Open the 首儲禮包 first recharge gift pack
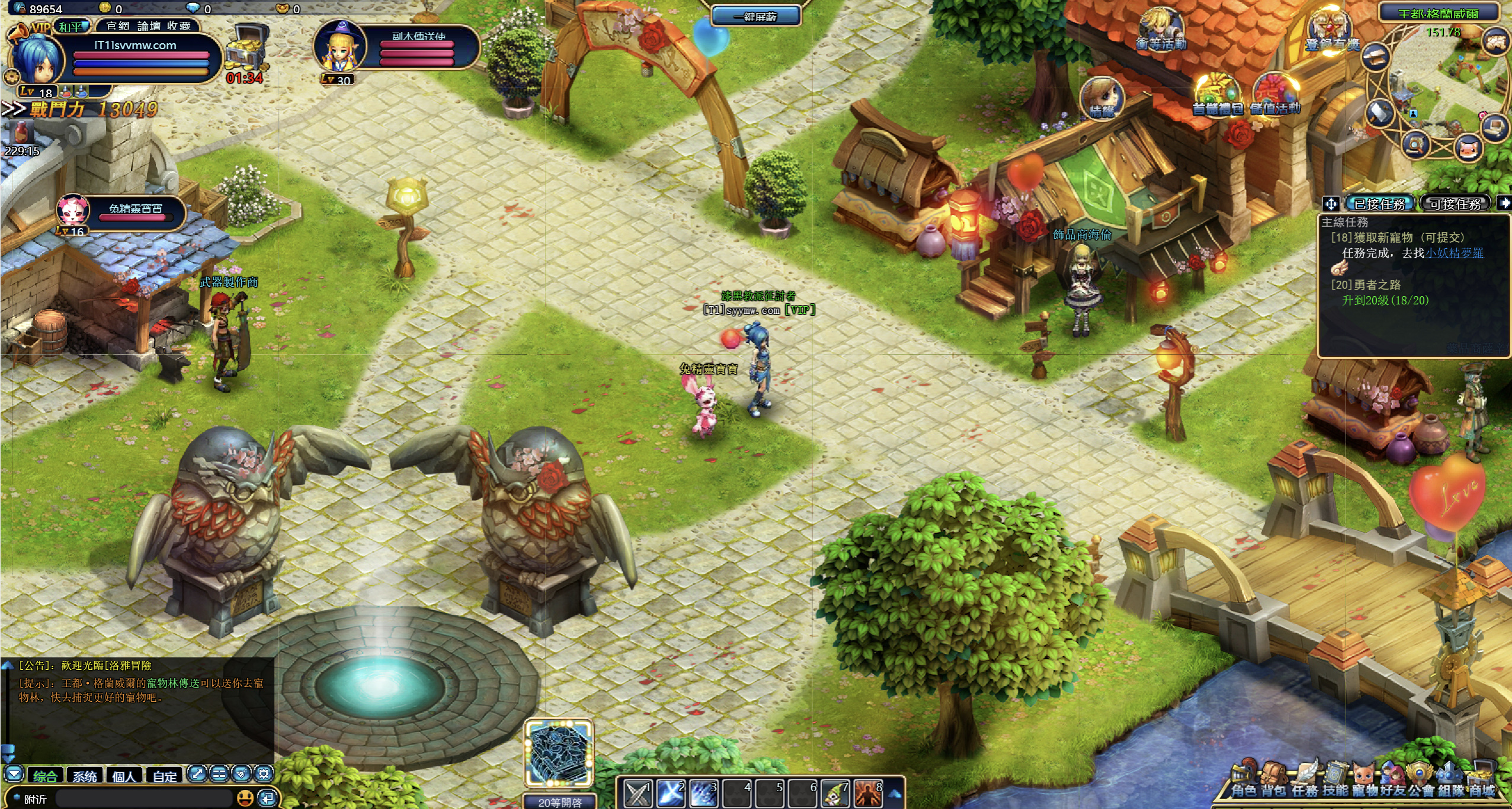The image size is (1512, 809). pos(1217,96)
